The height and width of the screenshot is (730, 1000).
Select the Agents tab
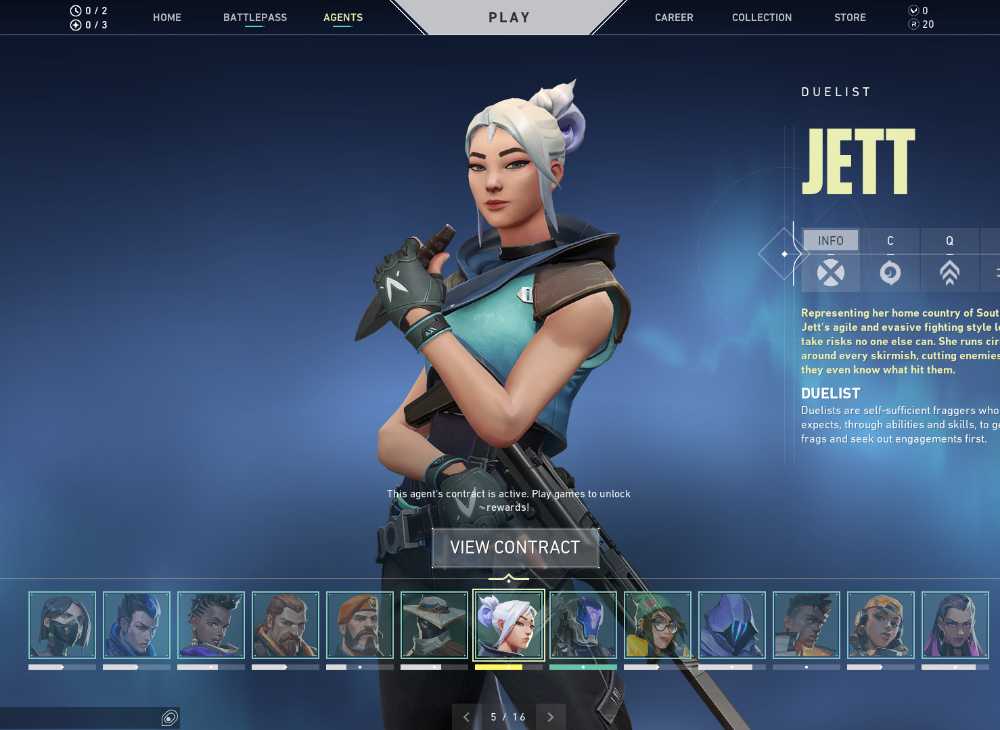[x=343, y=18]
